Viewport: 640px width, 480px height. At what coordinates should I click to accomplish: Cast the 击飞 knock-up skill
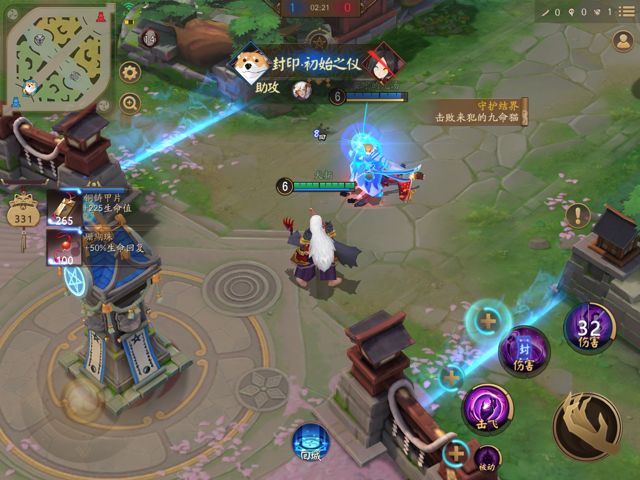click(x=487, y=407)
